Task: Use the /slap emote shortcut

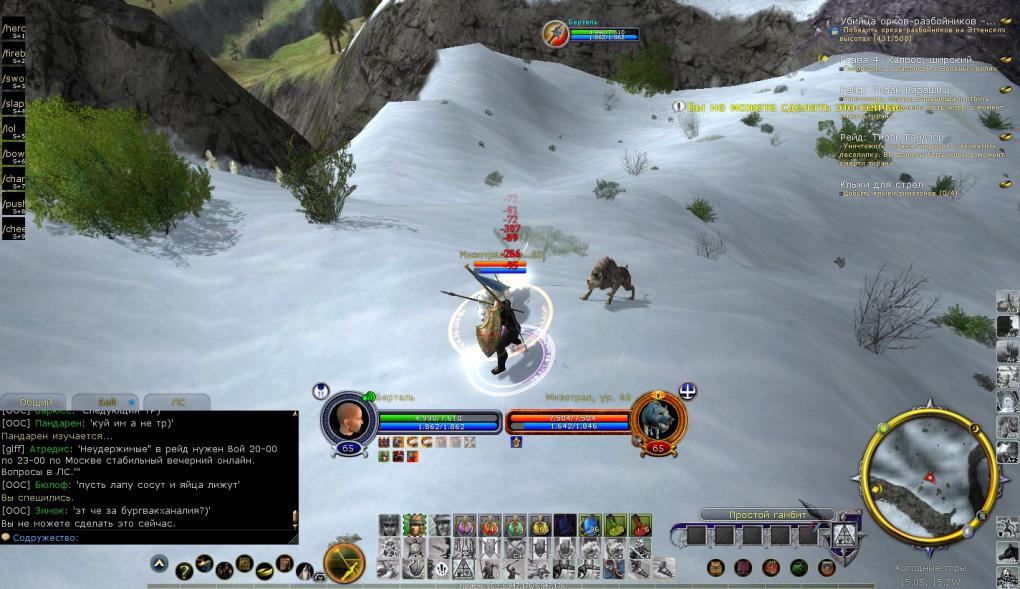Action: pyautogui.click(x=13, y=103)
